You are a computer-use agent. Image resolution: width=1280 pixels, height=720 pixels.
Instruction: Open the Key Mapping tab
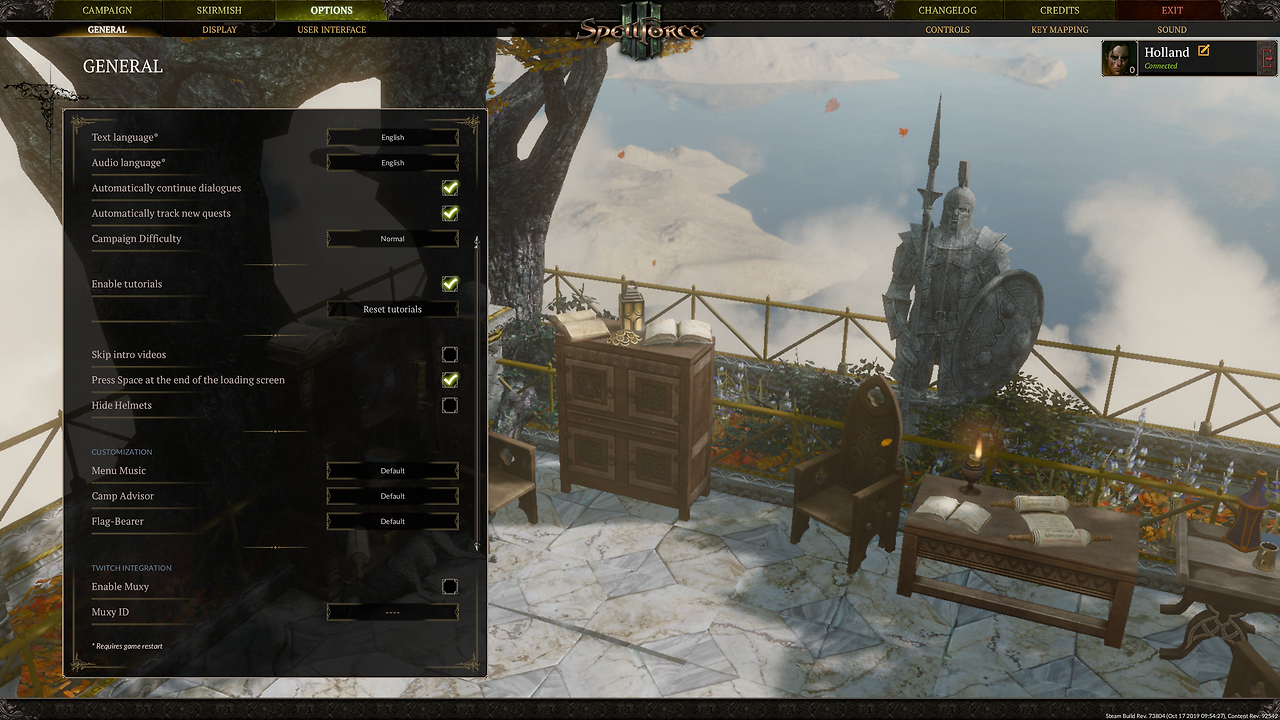click(x=1059, y=30)
